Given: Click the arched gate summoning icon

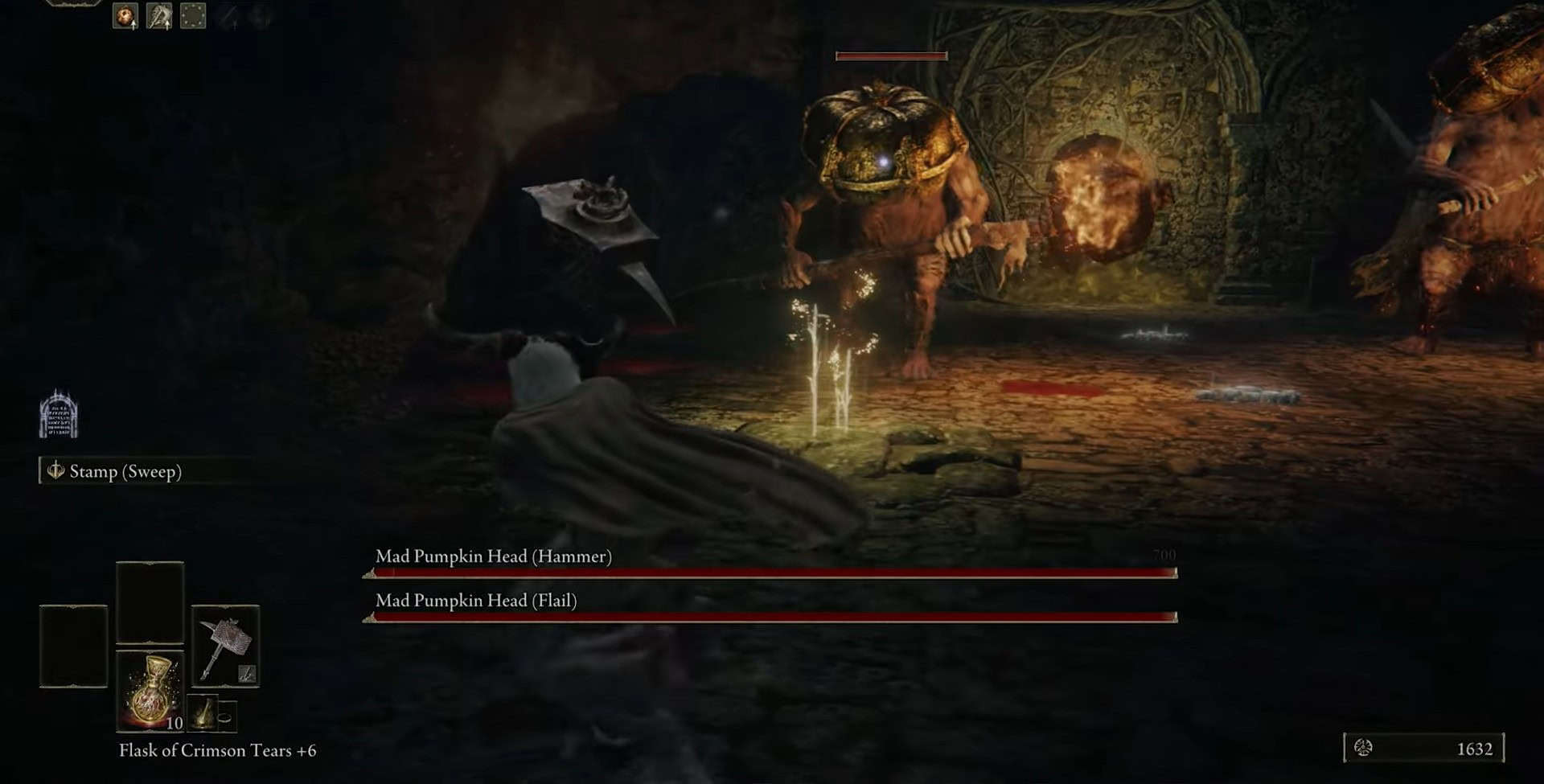Looking at the screenshot, I should click(59, 414).
